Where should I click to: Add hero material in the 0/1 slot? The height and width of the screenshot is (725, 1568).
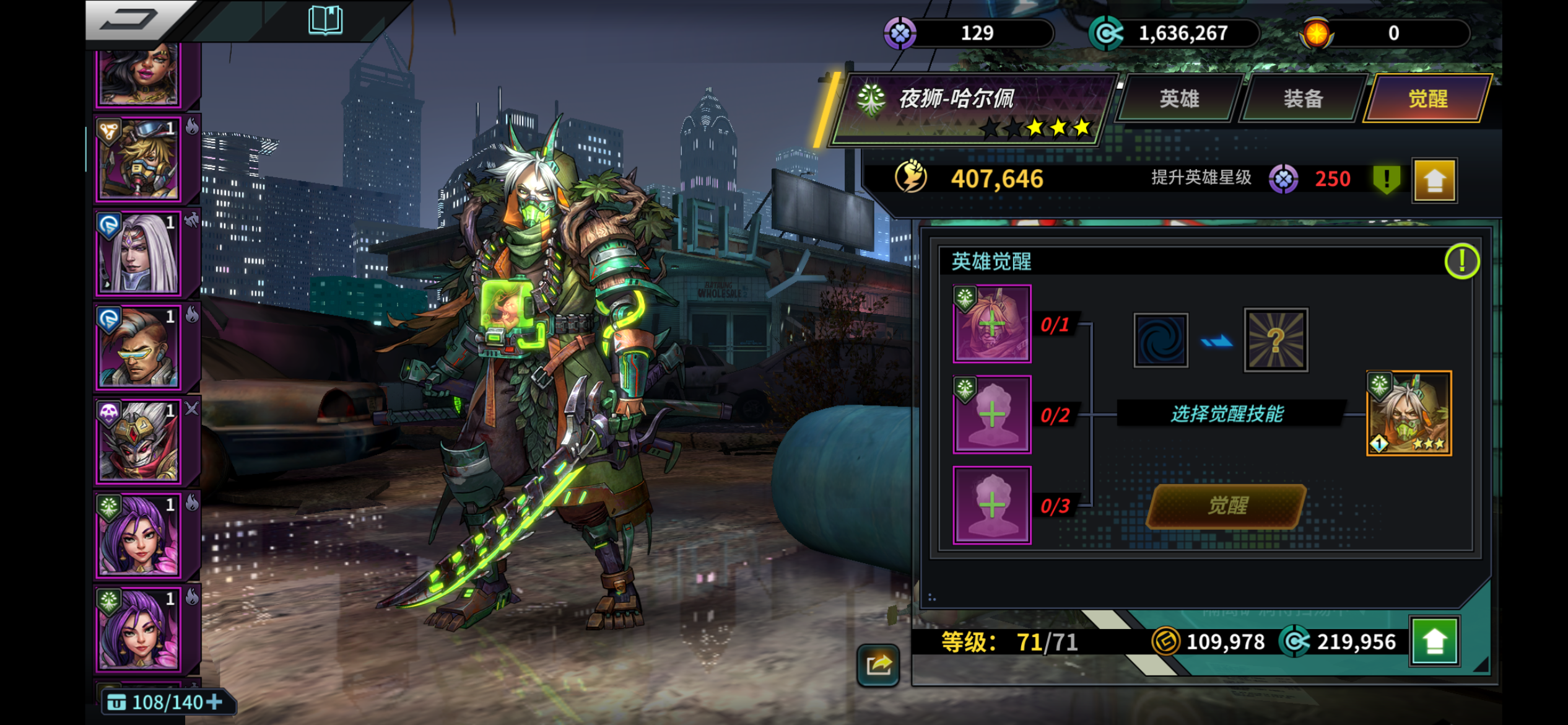click(991, 323)
